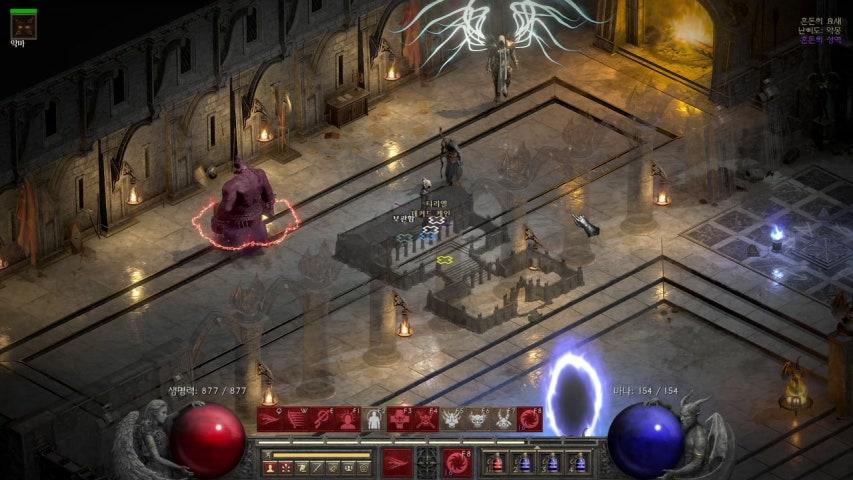Open the right mouse skill selector by the belt
The width and height of the screenshot is (853, 480).
point(458,462)
